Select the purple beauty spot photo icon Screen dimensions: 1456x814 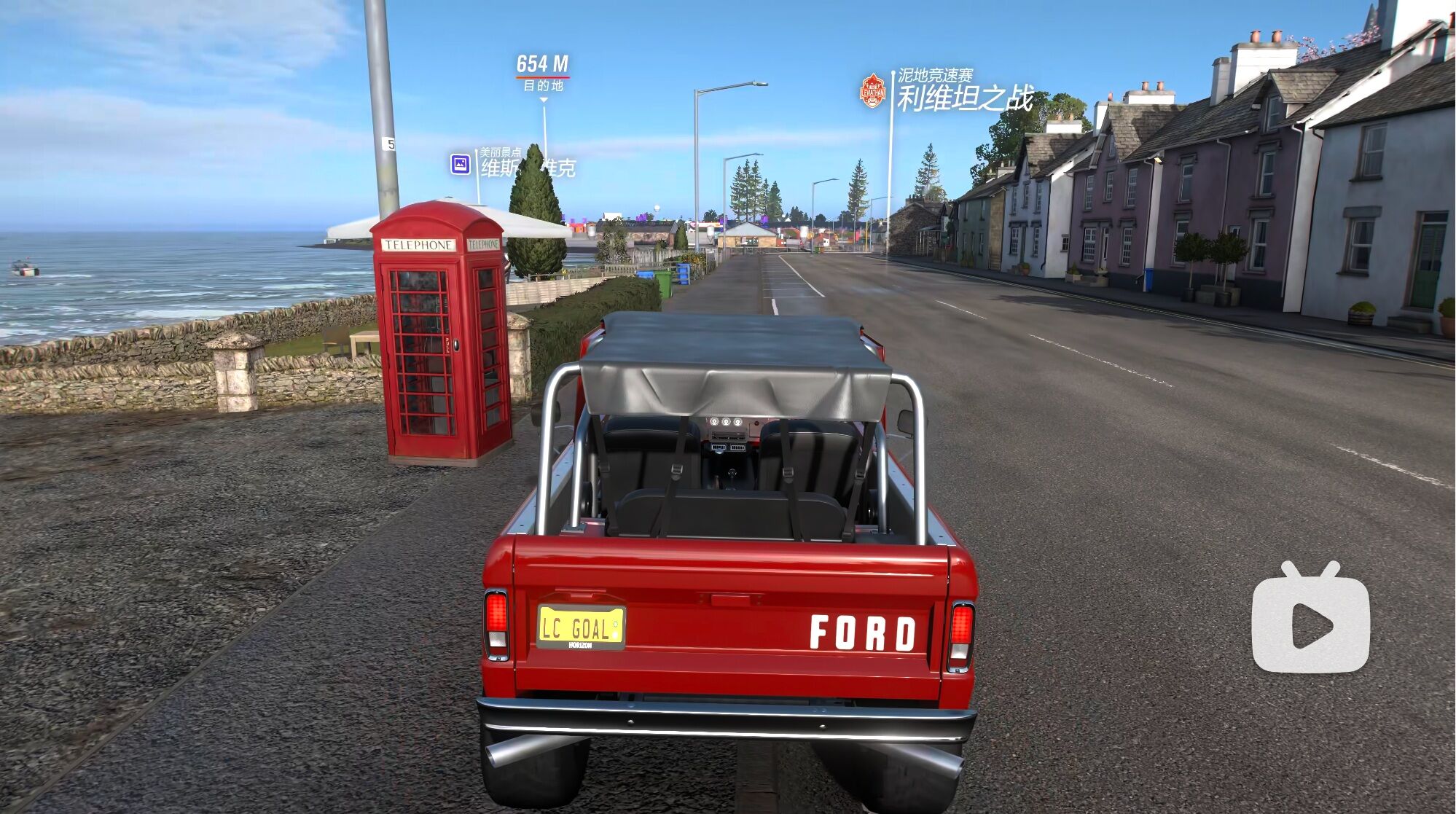pos(460,164)
